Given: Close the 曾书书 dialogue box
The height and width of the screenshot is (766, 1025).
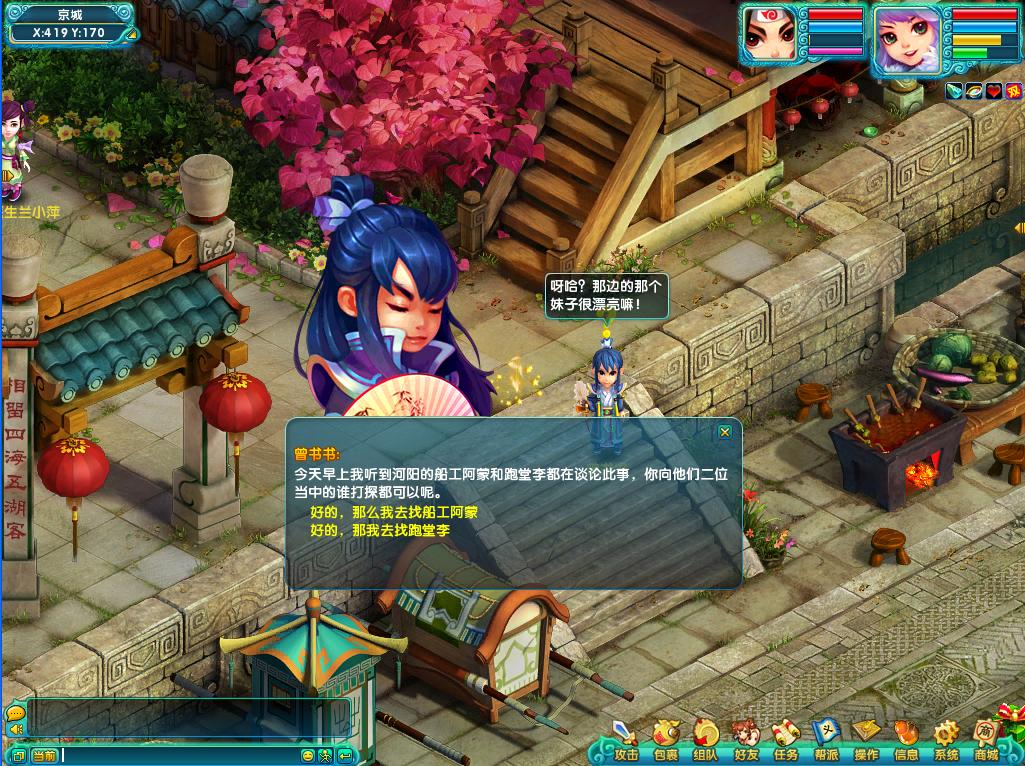Looking at the screenshot, I should [725, 432].
